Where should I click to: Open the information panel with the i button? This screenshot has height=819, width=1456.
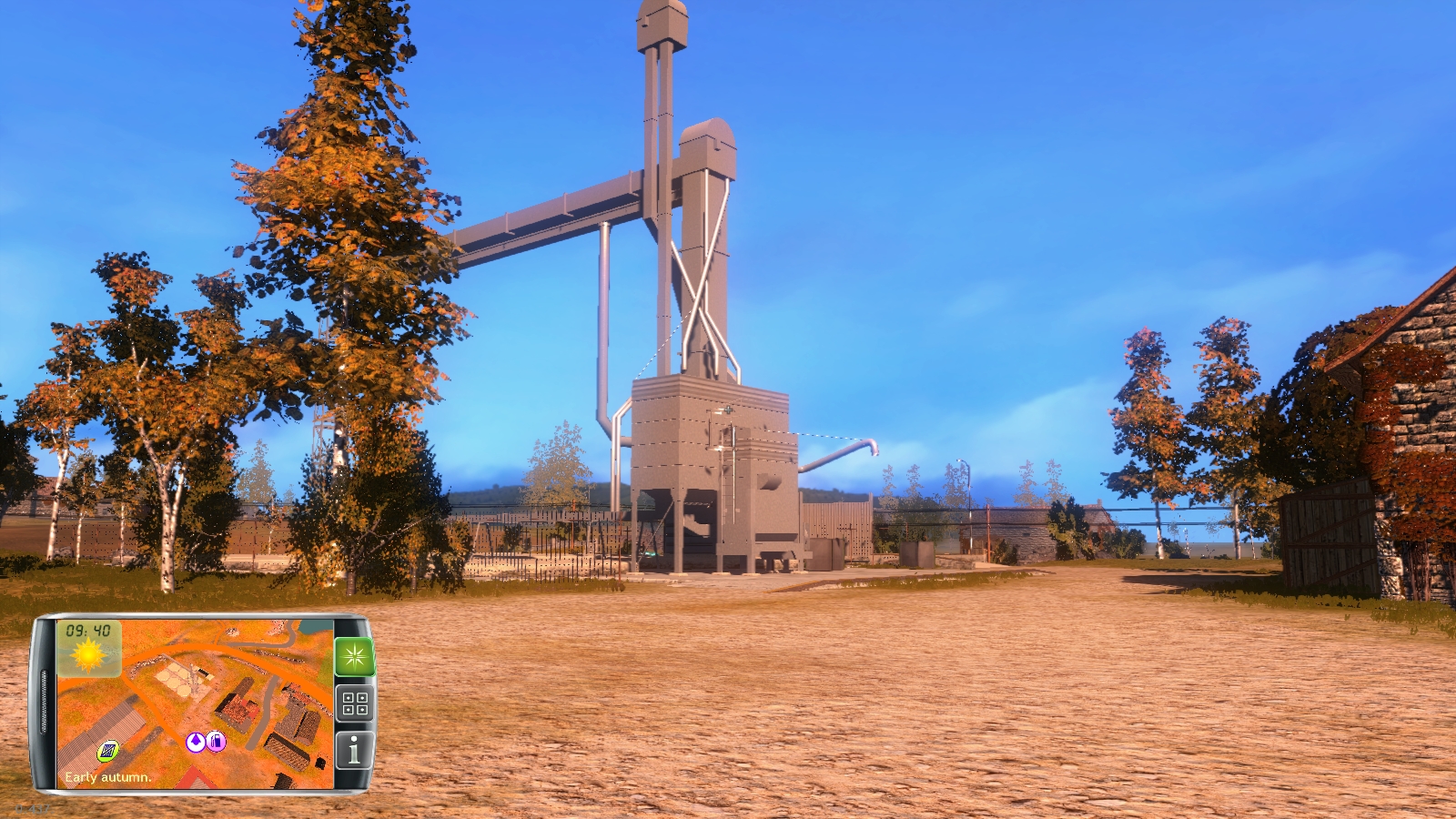pyautogui.click(x=353, y=750)
